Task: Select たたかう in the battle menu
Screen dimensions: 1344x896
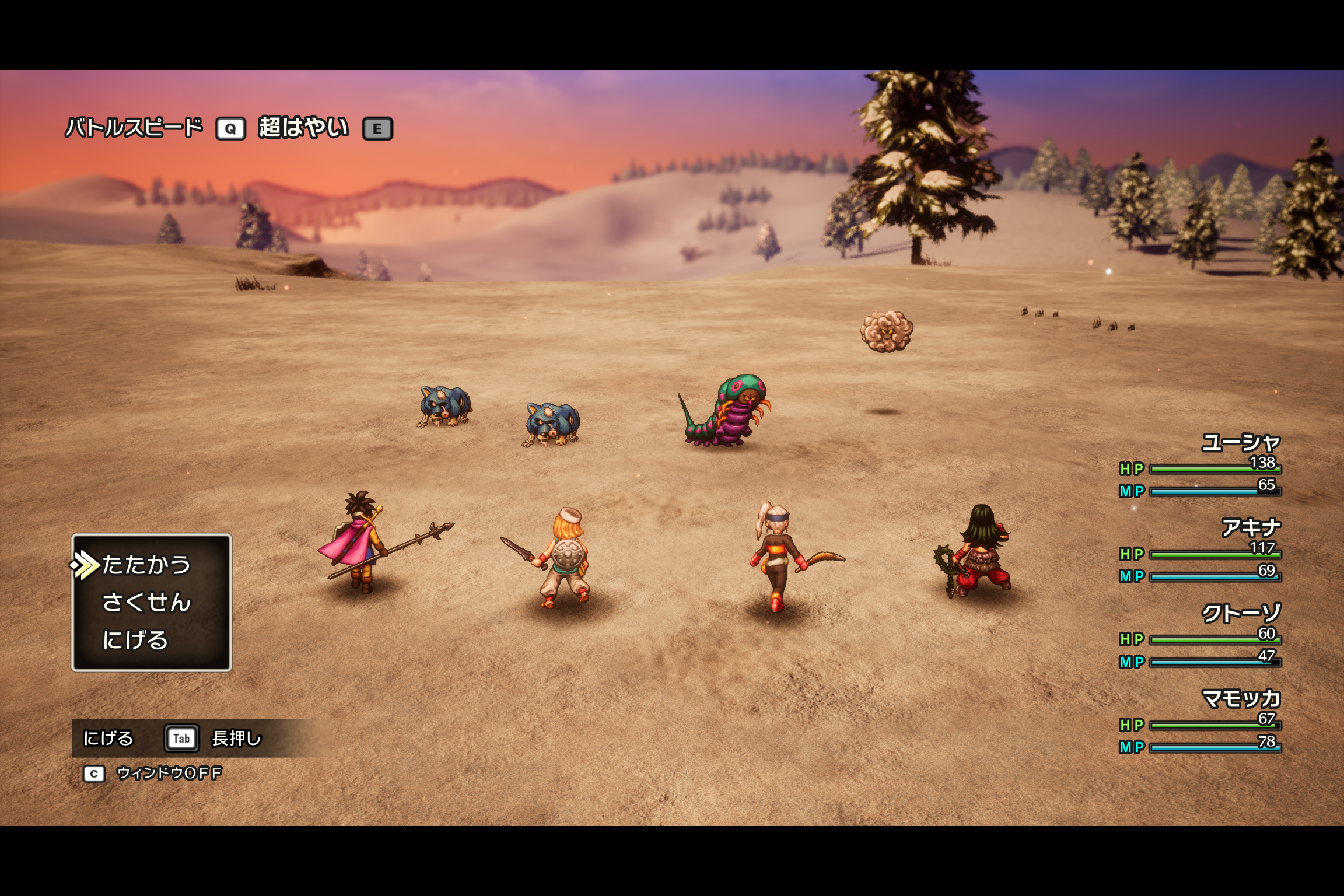Action: 146,565
